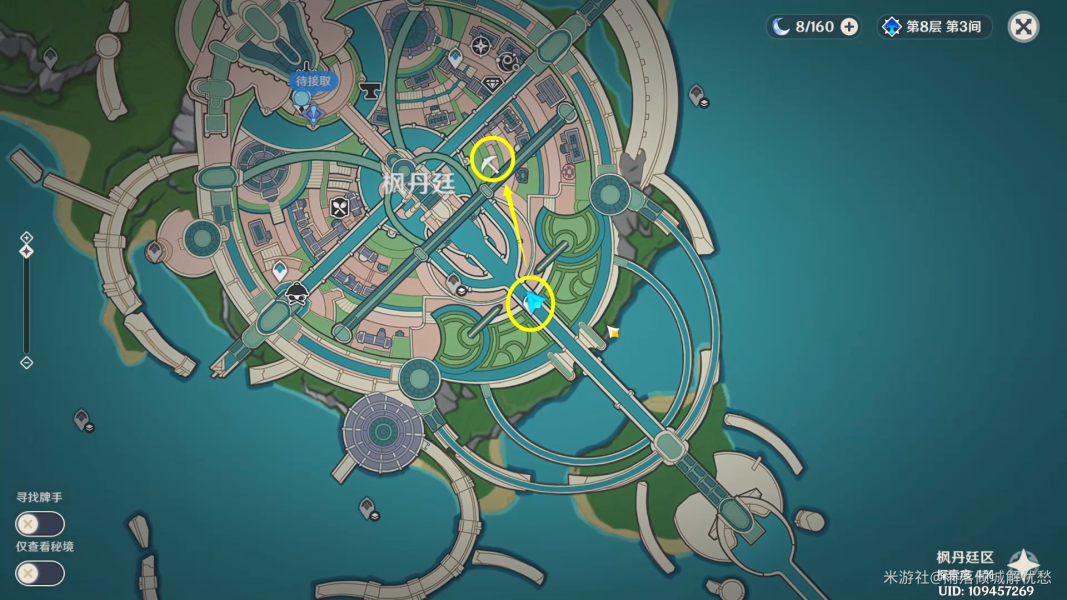Toggle the 寻找牌手 switch
Image resolution: width=1067 pixels, height=600 pixels.
pos(39,524)
